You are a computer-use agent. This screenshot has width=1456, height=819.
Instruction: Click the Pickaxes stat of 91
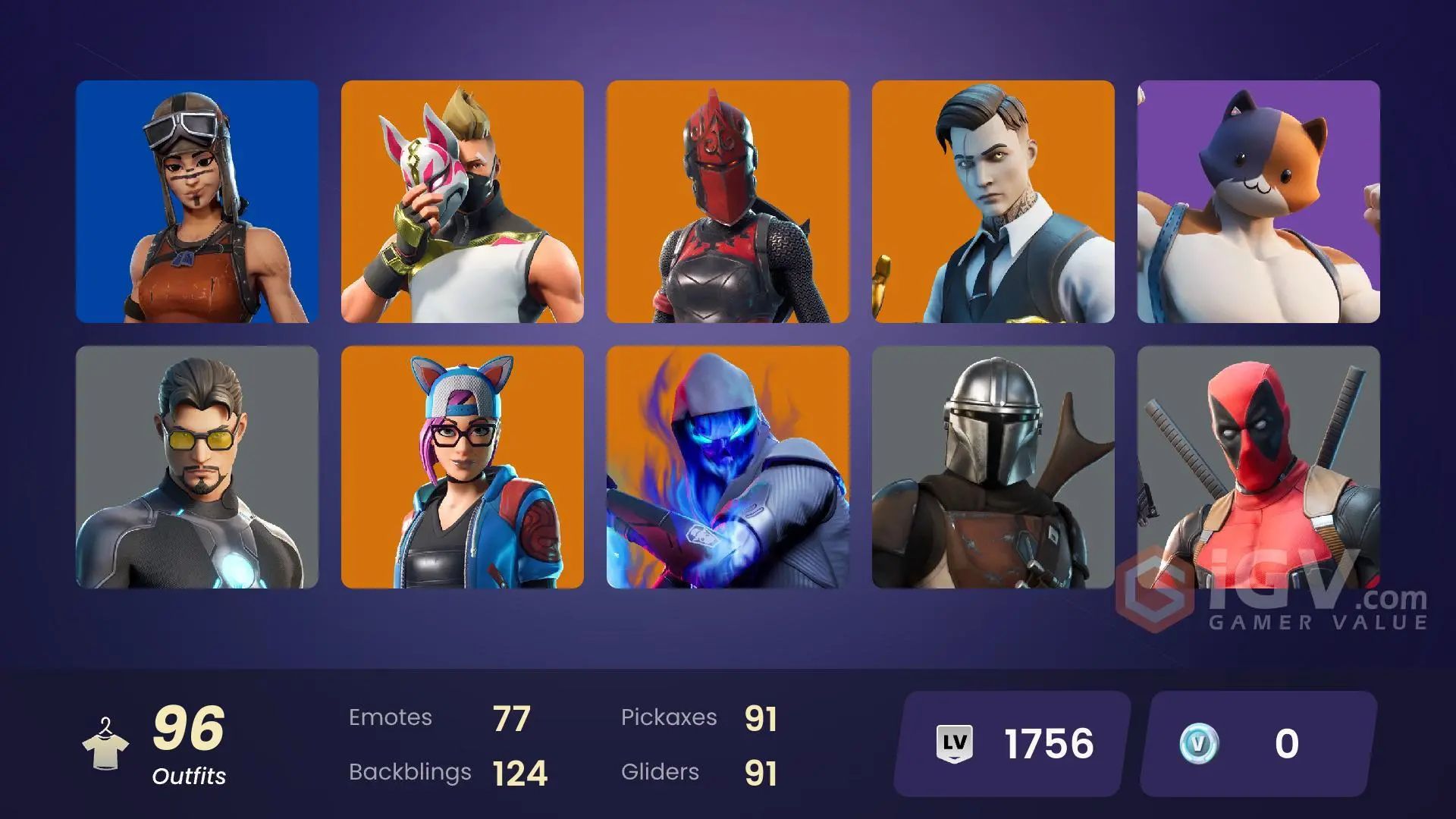point(762,716)
